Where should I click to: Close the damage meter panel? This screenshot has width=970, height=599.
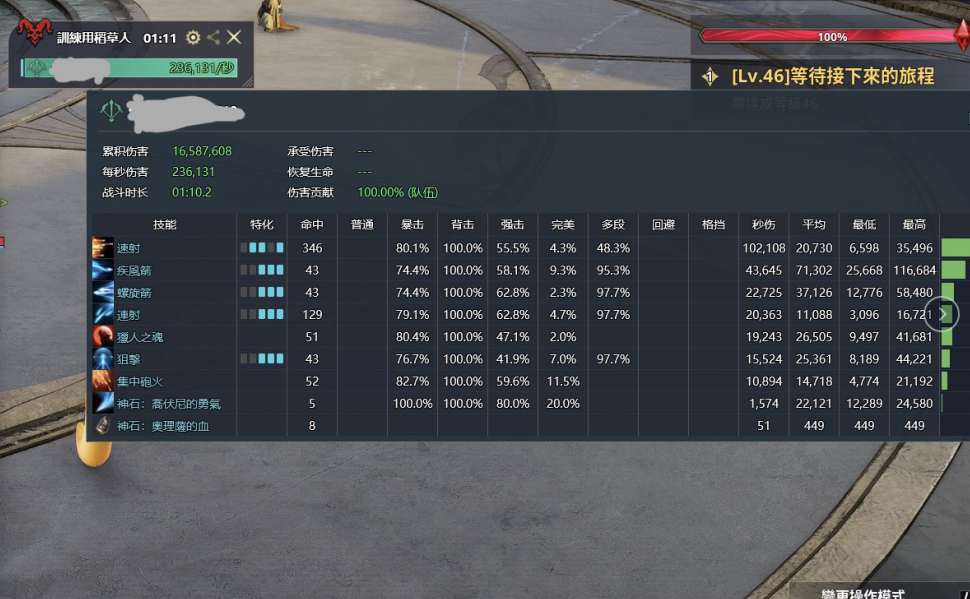click(x=234, y=38)
